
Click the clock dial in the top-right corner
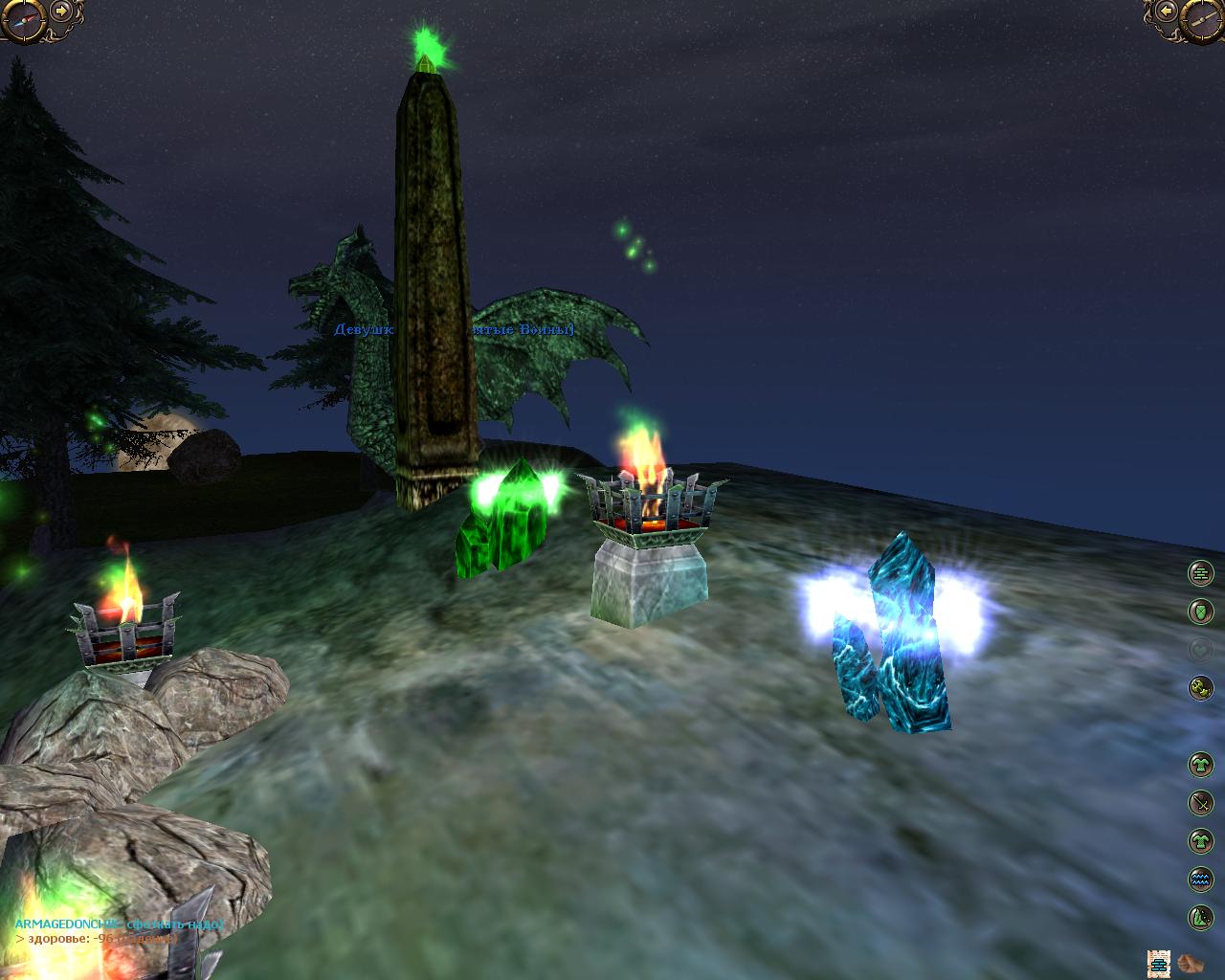point(1203,18)
